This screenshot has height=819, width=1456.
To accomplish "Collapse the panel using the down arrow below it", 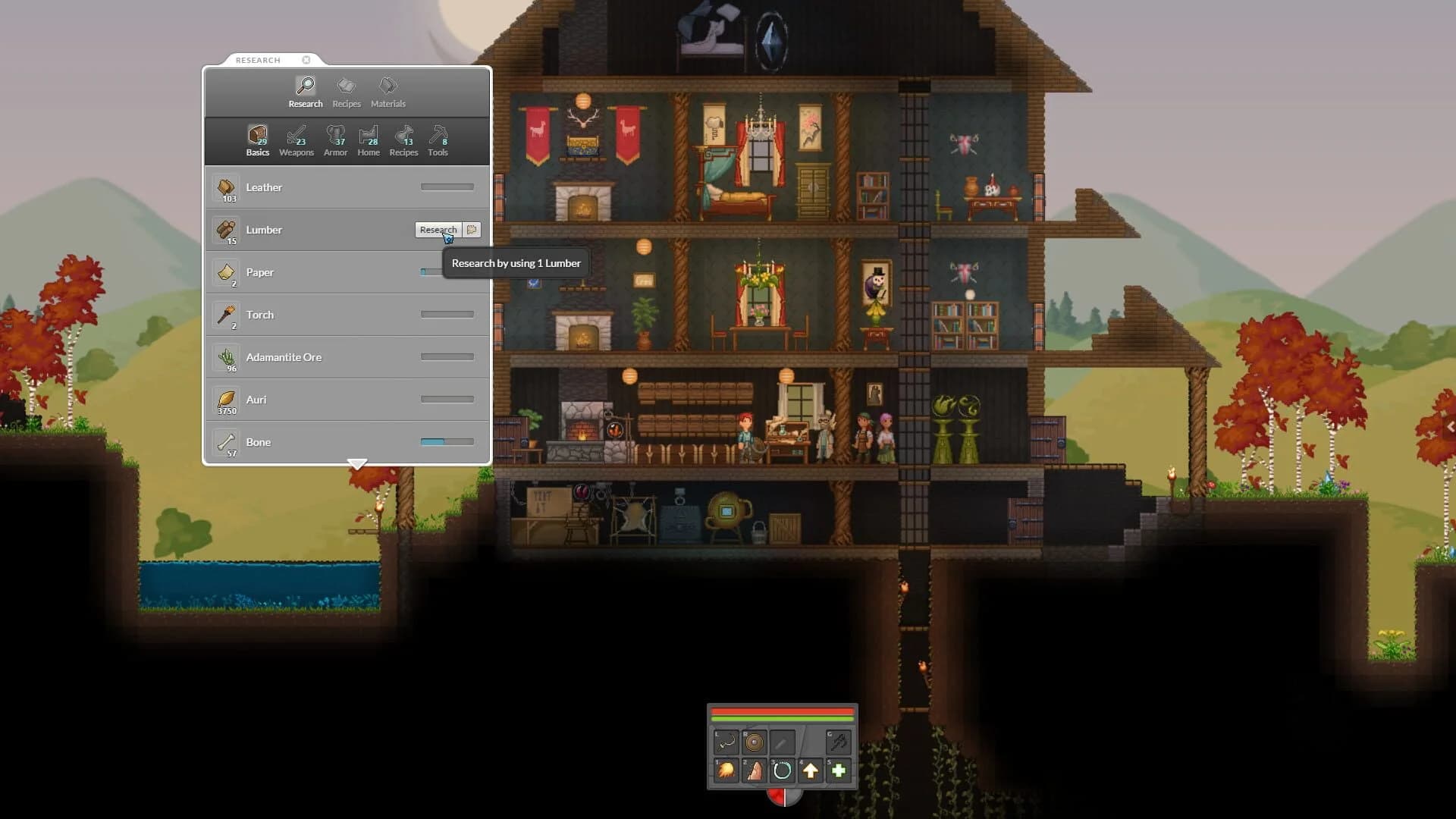I will 356,463.
